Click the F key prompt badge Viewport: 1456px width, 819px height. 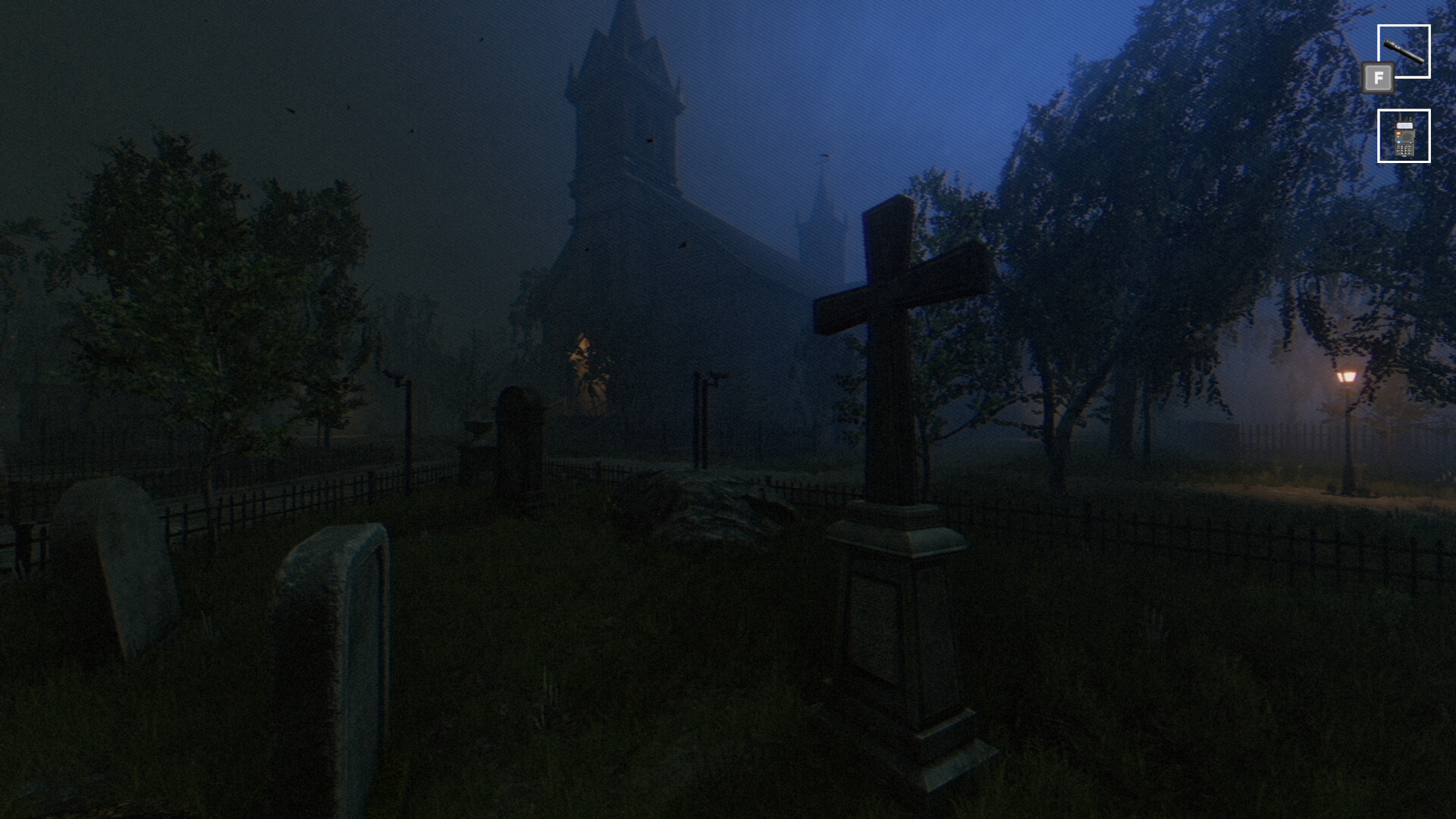tap(1378, 78)
